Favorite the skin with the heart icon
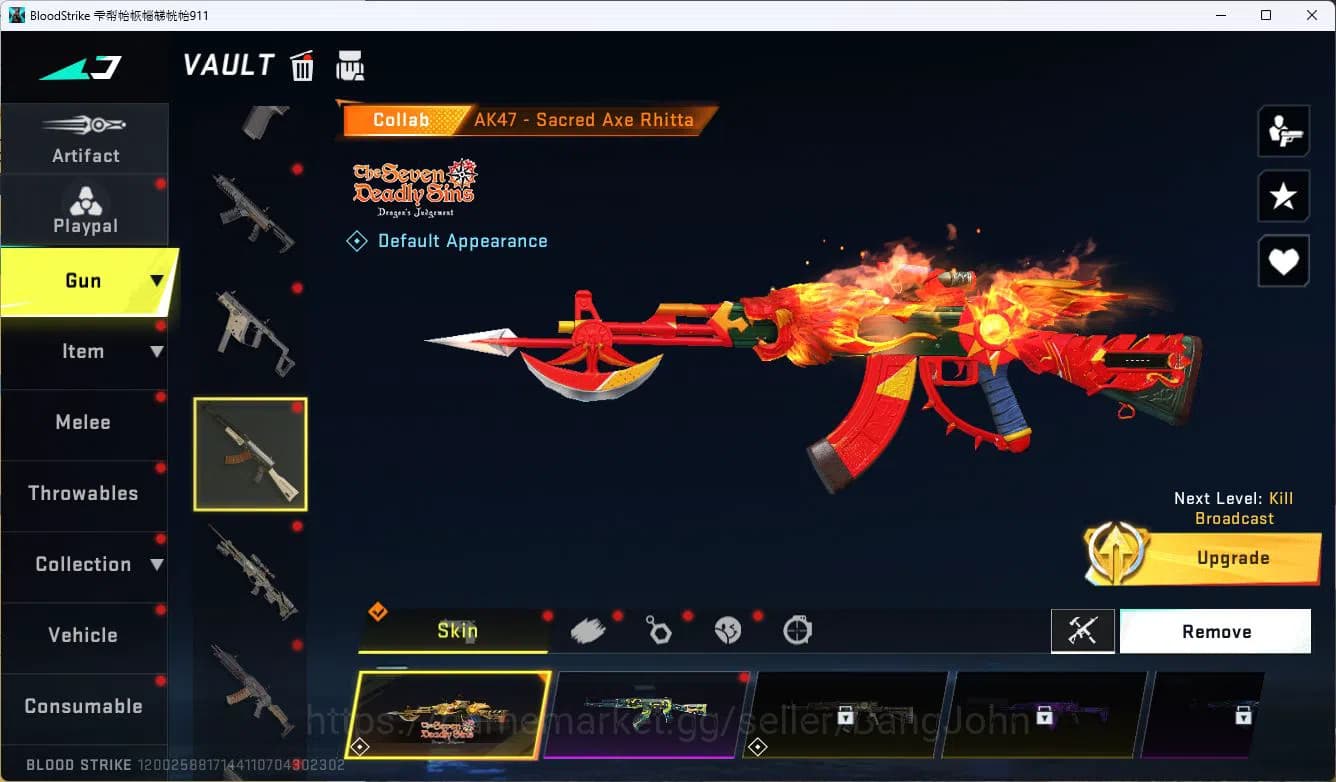 pos(1284,261)
